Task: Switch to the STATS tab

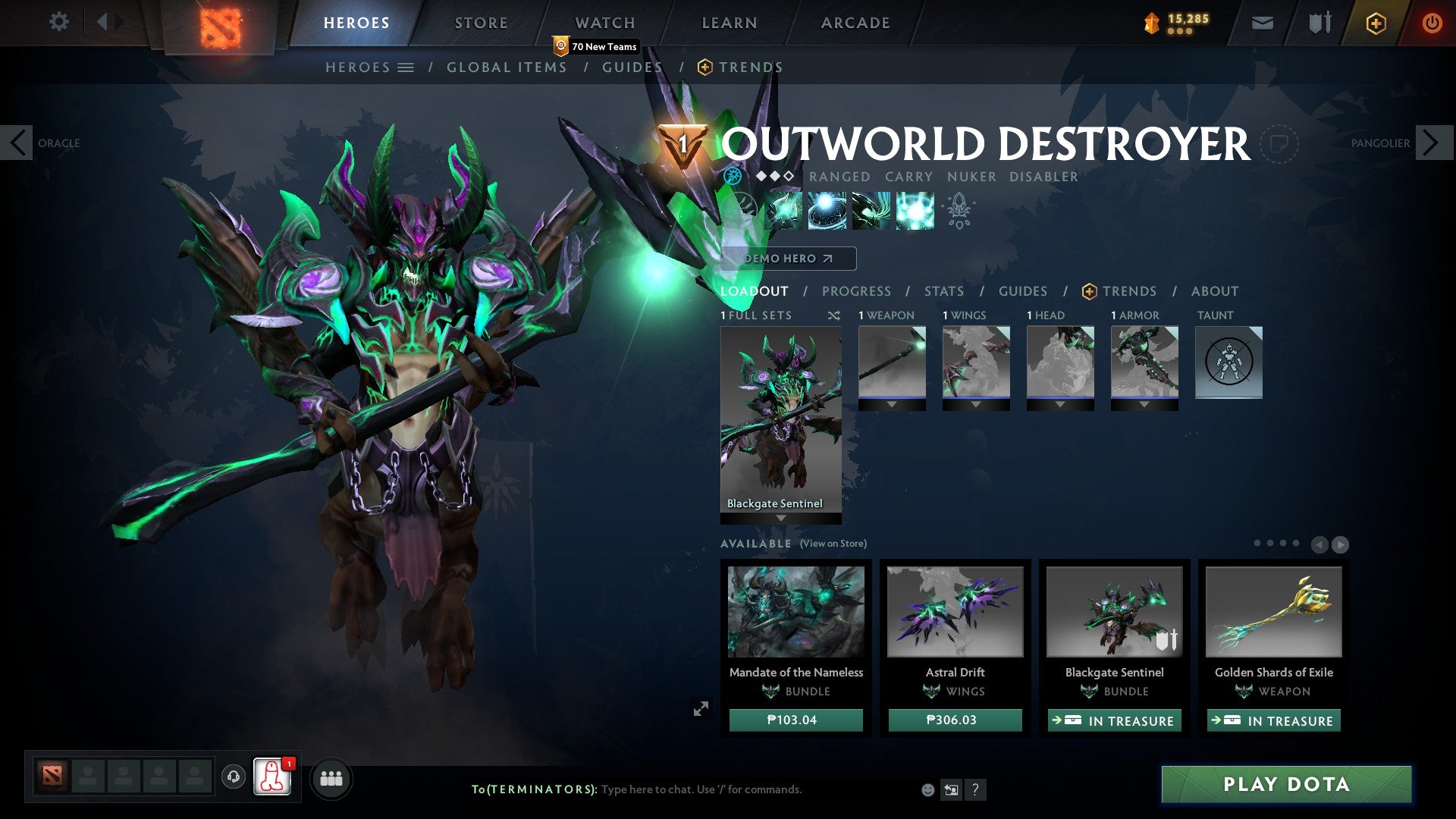Action: pos(943,290)
